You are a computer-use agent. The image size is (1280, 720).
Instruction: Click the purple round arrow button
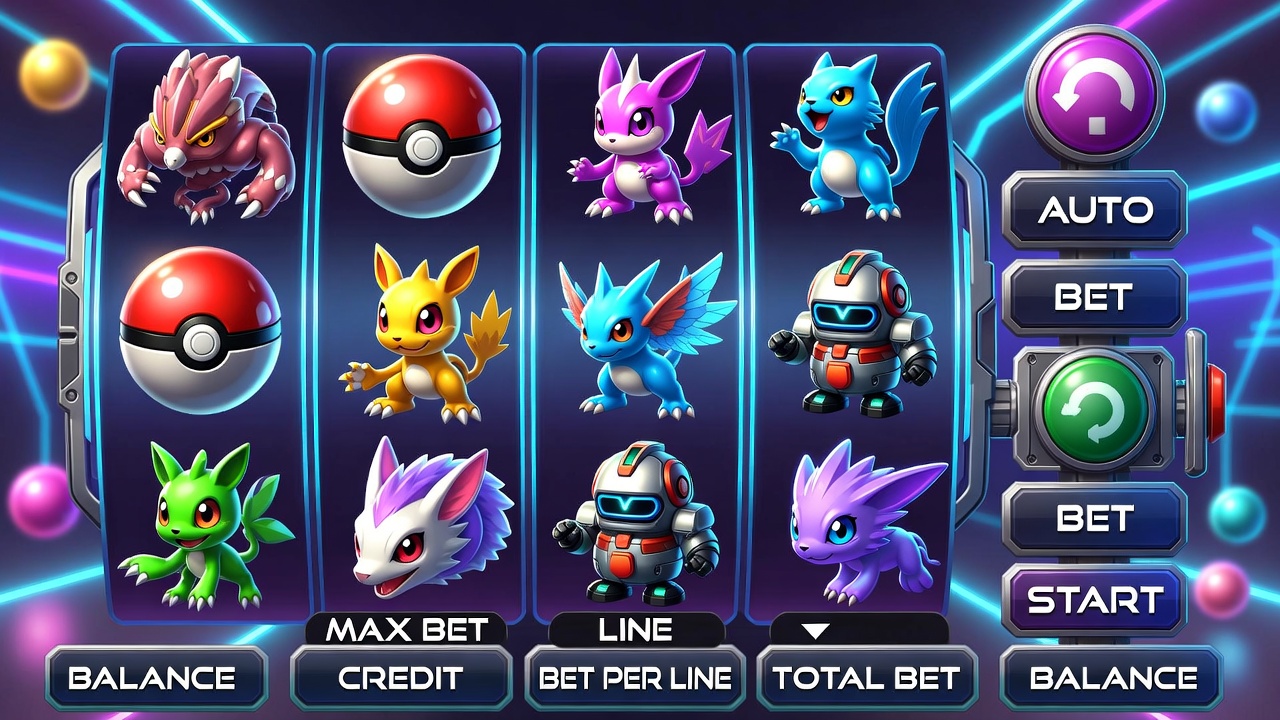pyautogui.click(x=1095, y=95)
